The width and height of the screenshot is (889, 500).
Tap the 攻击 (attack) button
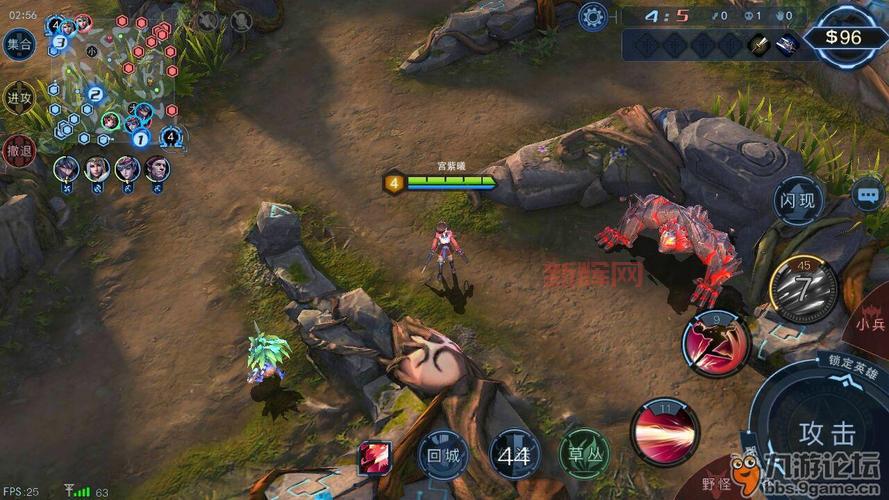coord(827,433)
